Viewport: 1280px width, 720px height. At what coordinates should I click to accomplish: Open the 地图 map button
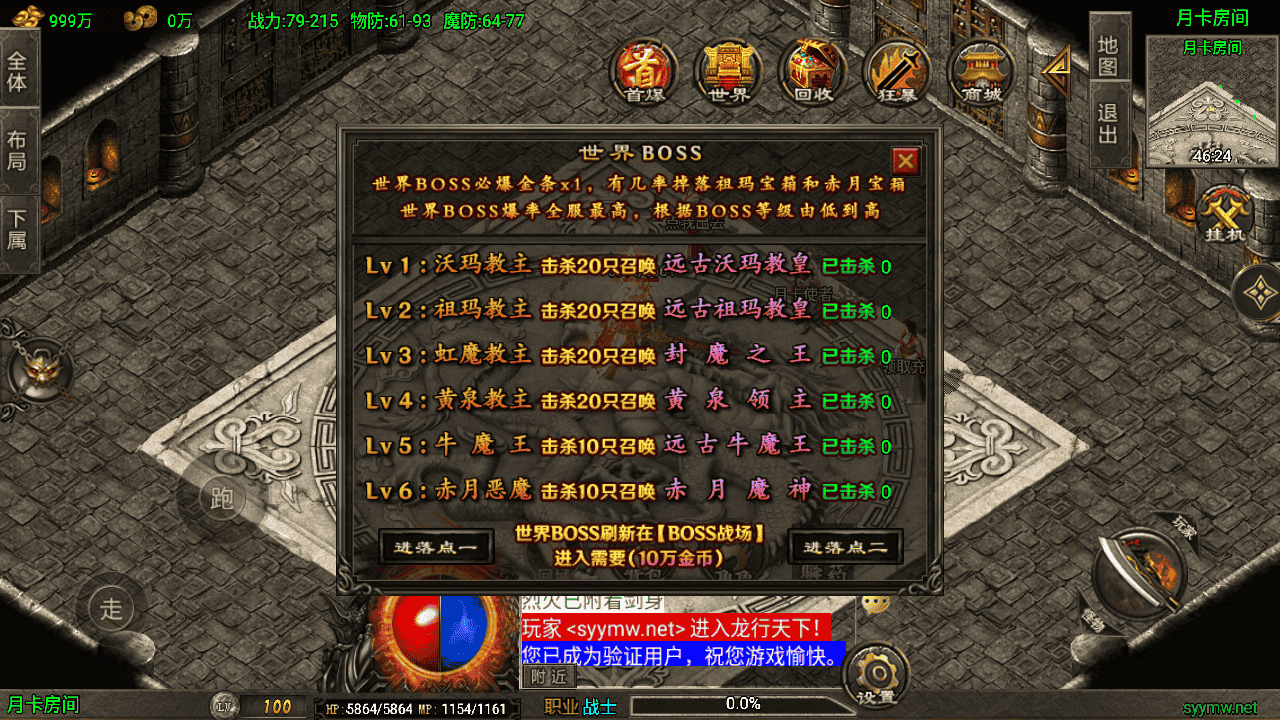click(1108, 56)
